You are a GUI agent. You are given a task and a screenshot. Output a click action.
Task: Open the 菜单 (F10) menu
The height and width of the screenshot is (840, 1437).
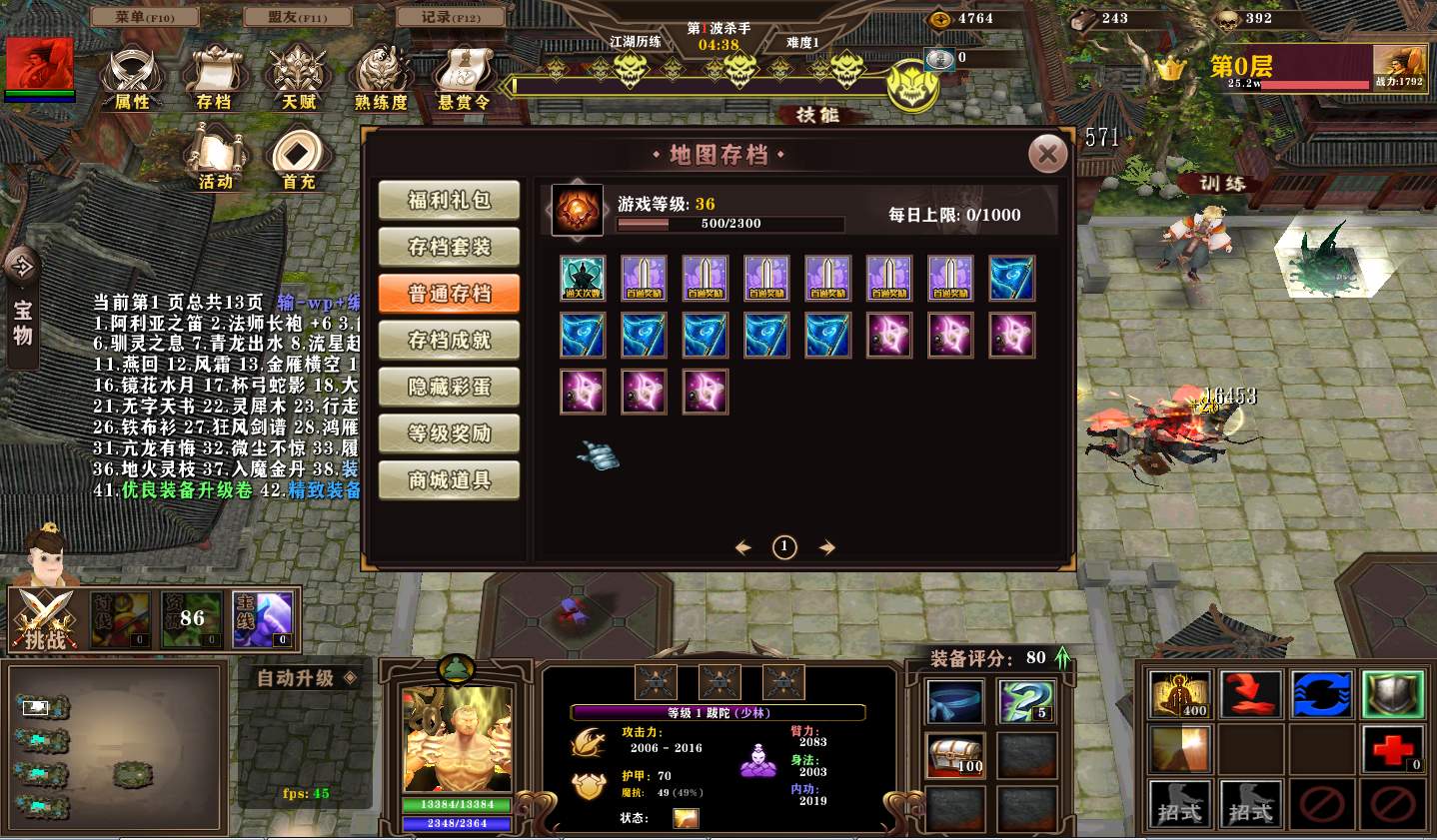pyautogui.click(x=144, y=17)
